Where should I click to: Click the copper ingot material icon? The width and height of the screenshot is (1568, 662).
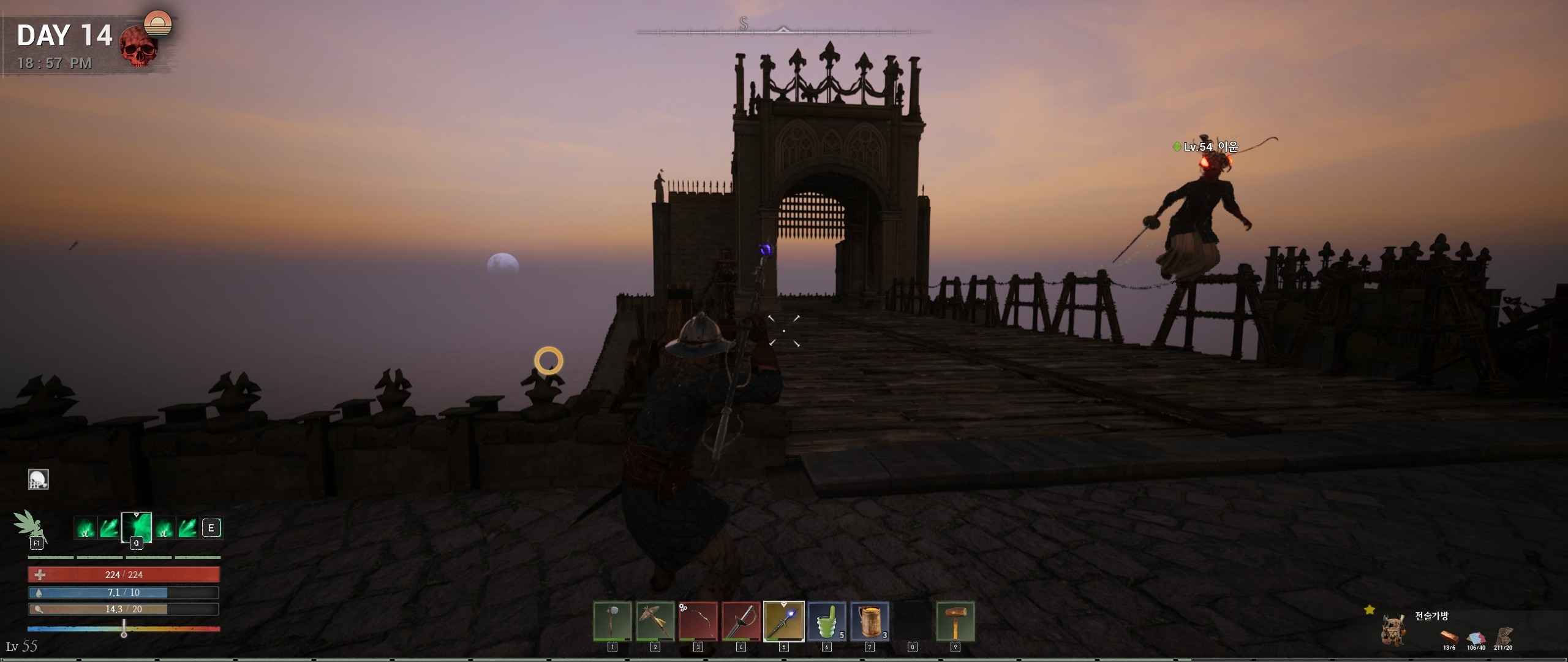point(1449,636)
